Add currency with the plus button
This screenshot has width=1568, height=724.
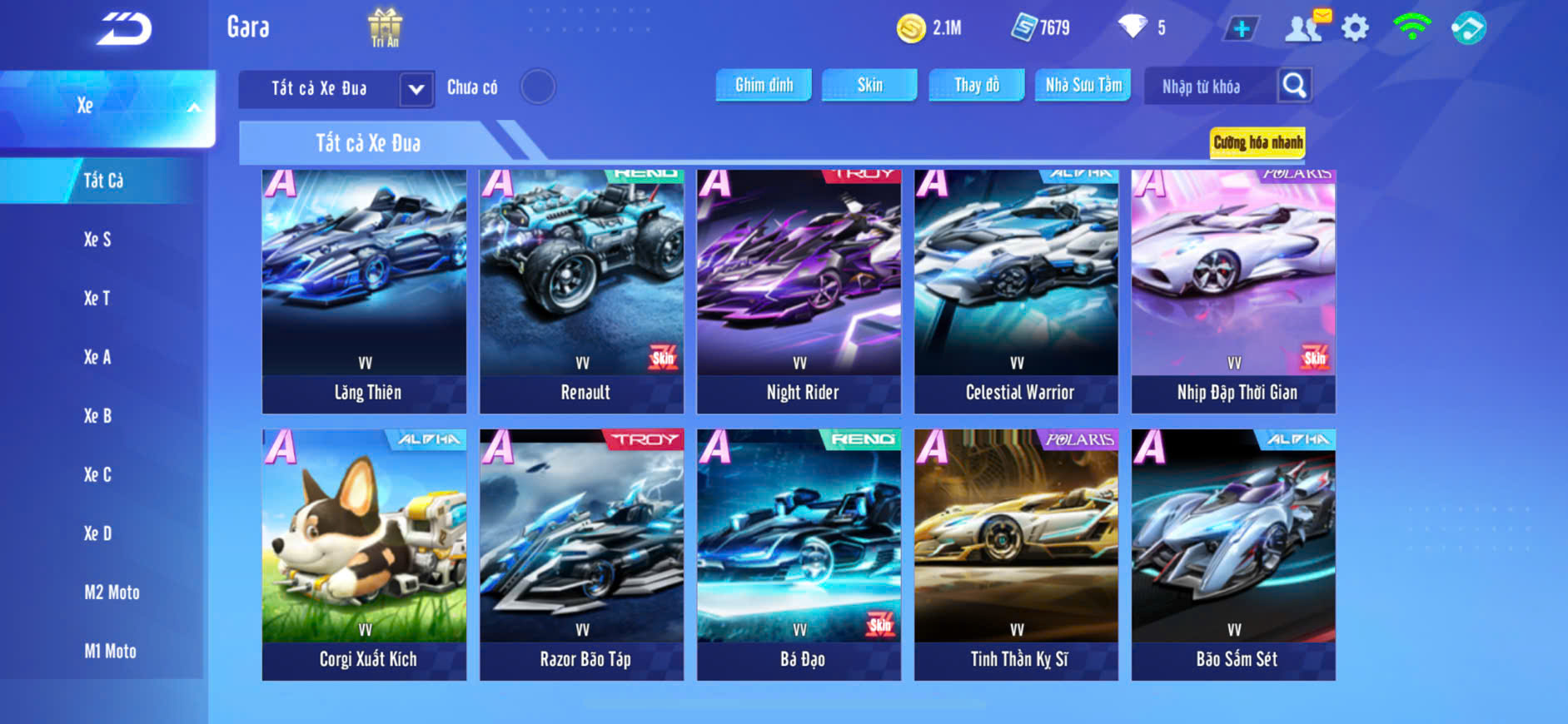click(1241, 28)
